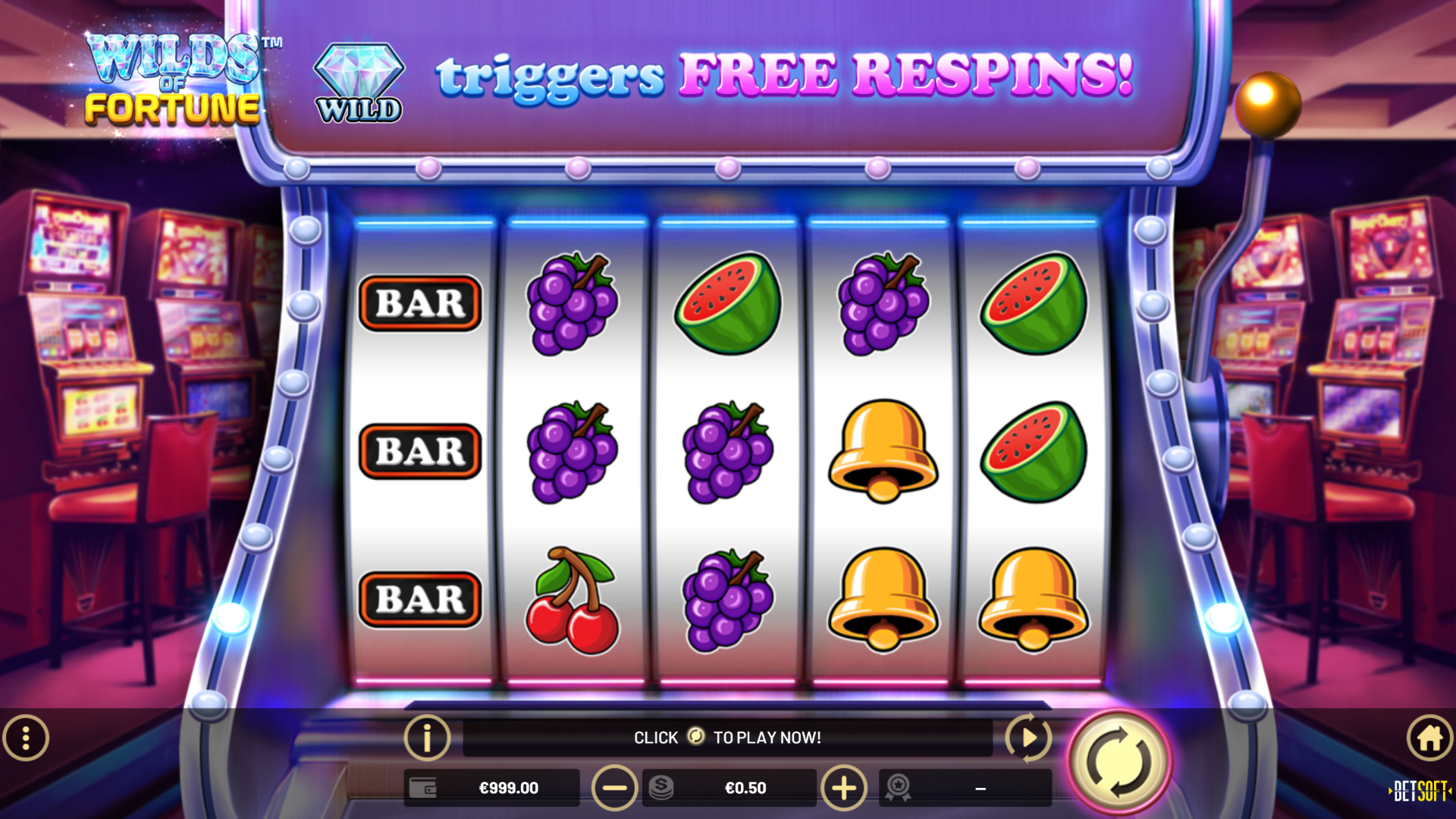Open the game menu via three-dot icon
The image size is (1456, 819).
27,737
